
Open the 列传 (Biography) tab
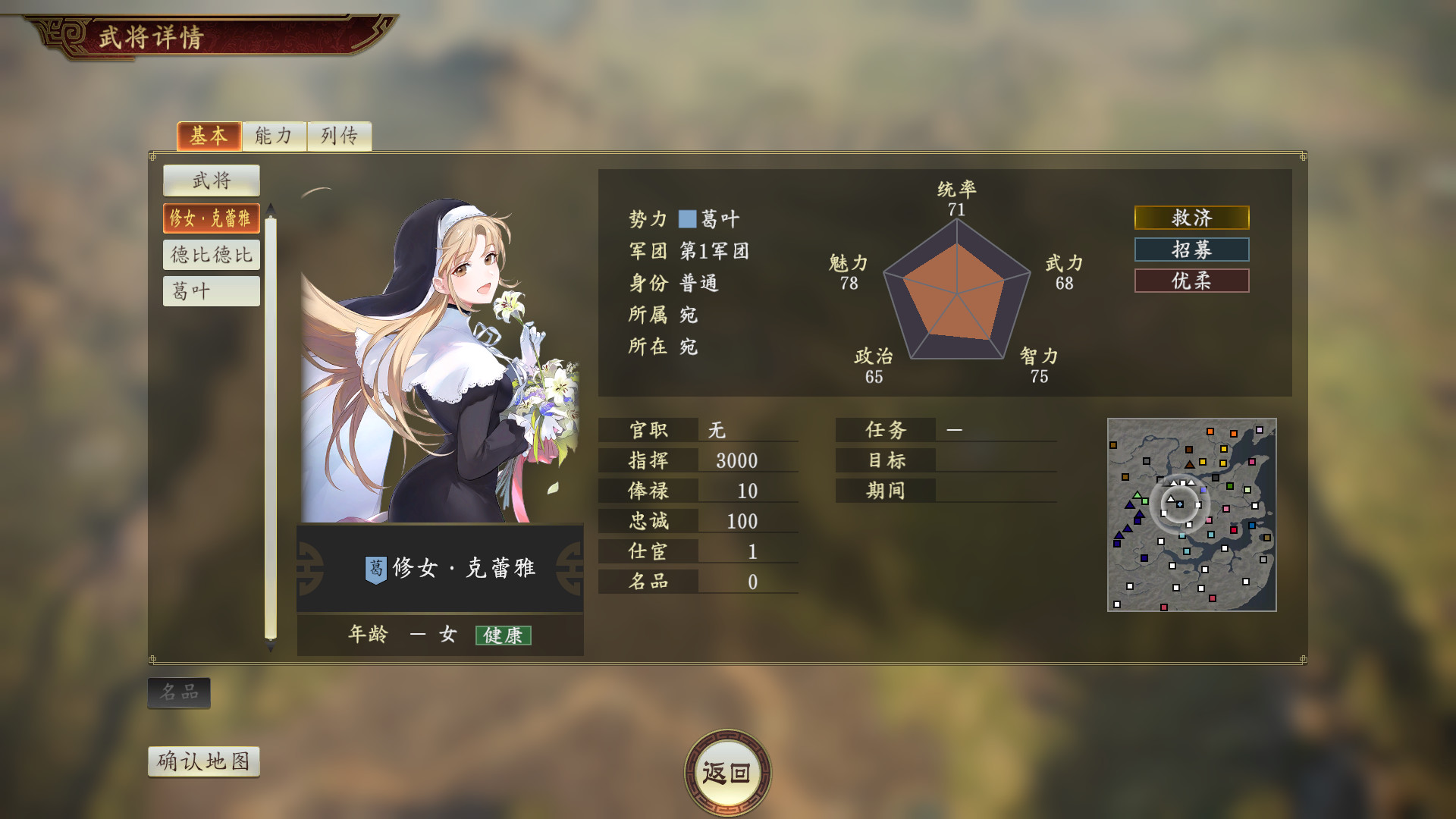340,136
